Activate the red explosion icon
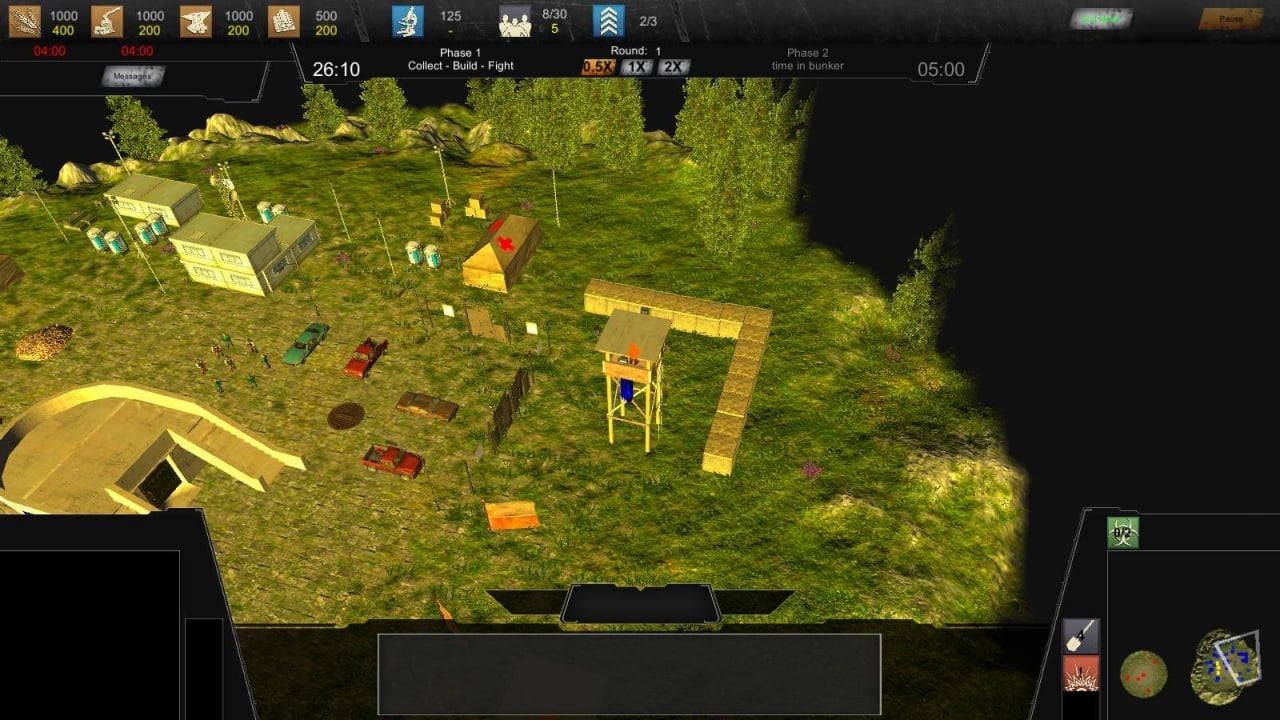1280x720 pixels. [1081, 674]
